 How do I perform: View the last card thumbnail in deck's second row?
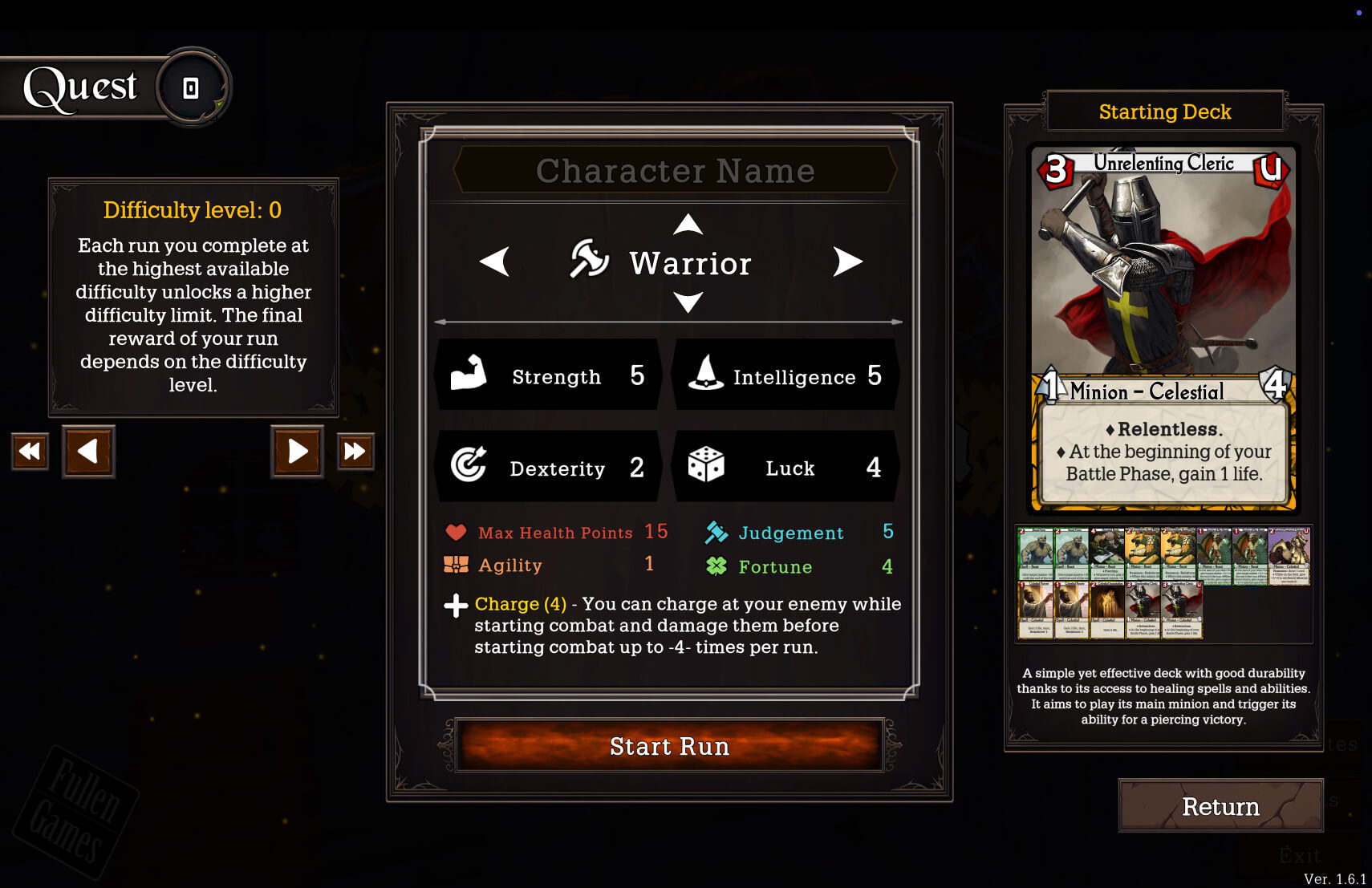pyautogui.click(x=1183, y=610)
